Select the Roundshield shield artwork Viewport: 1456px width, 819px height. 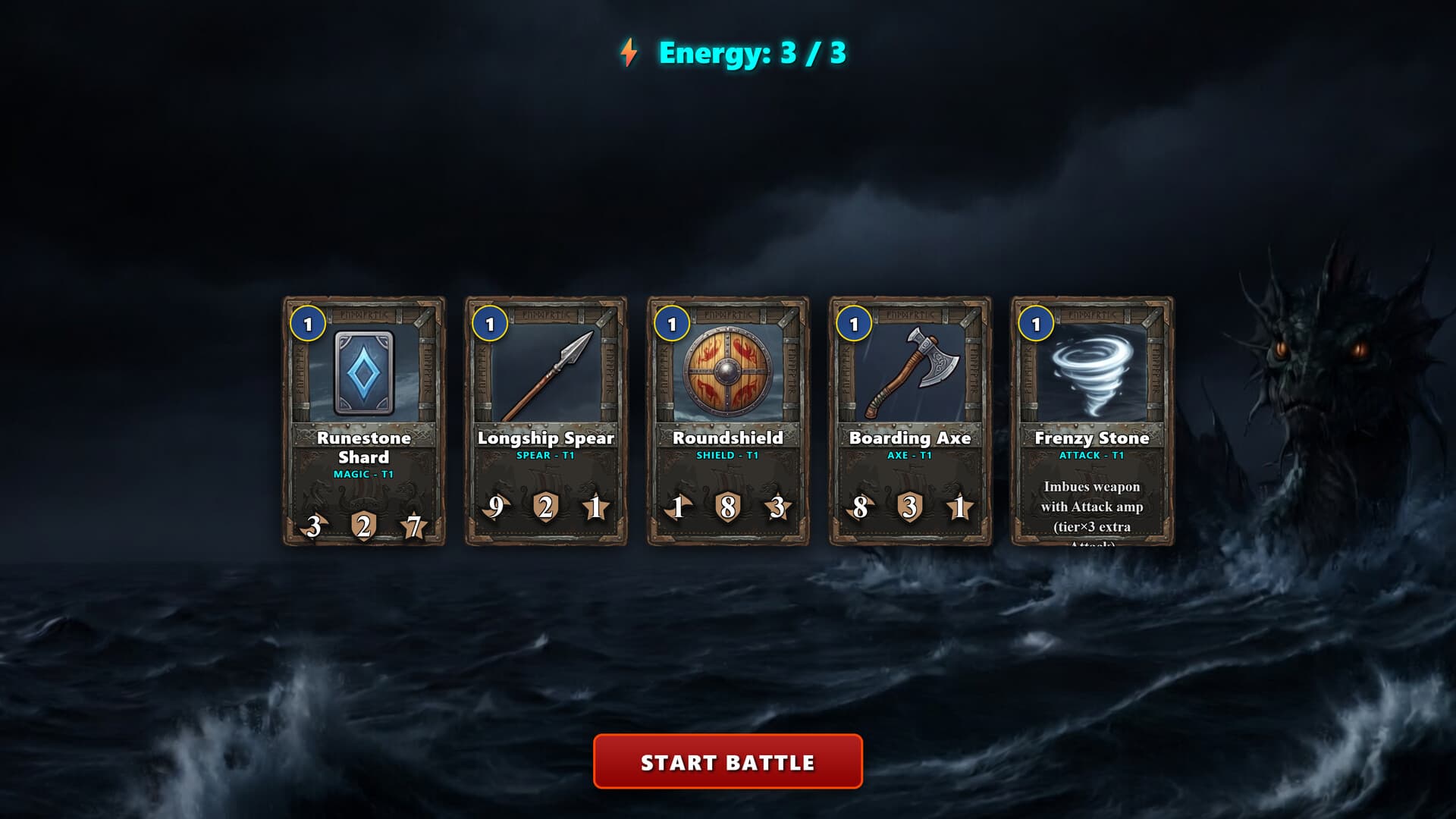[729, 372]
